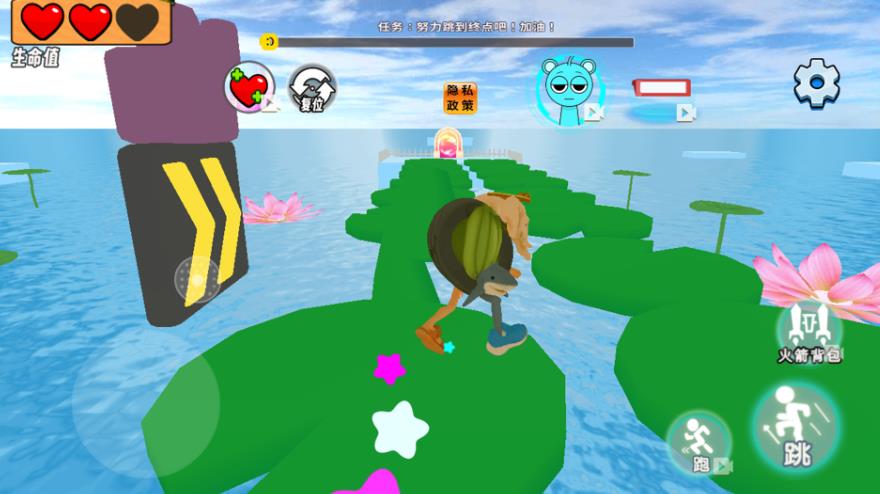Open the 隐私政策 privacy policy
This screenshot has width=880, height=494.
460,98
